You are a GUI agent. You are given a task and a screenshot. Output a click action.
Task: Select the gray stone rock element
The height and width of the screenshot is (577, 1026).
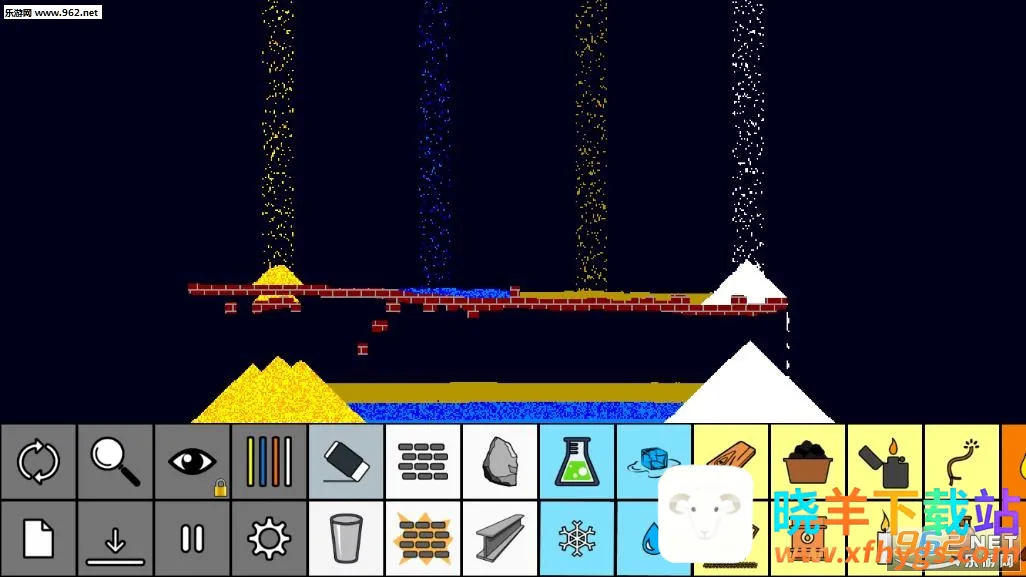point(500,462)
